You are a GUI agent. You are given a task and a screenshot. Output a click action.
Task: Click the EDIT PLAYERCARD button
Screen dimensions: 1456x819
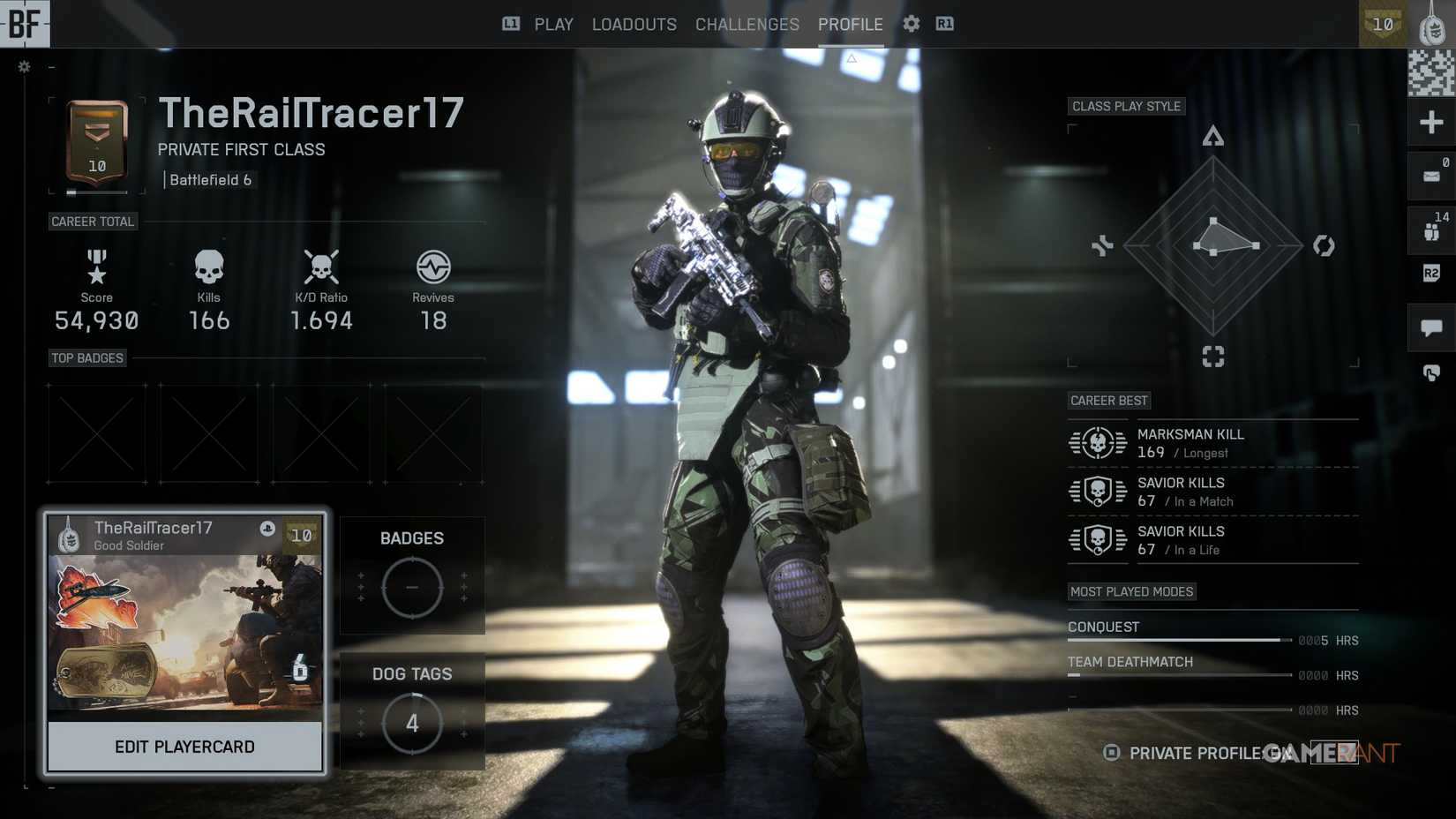pos(184,746)
